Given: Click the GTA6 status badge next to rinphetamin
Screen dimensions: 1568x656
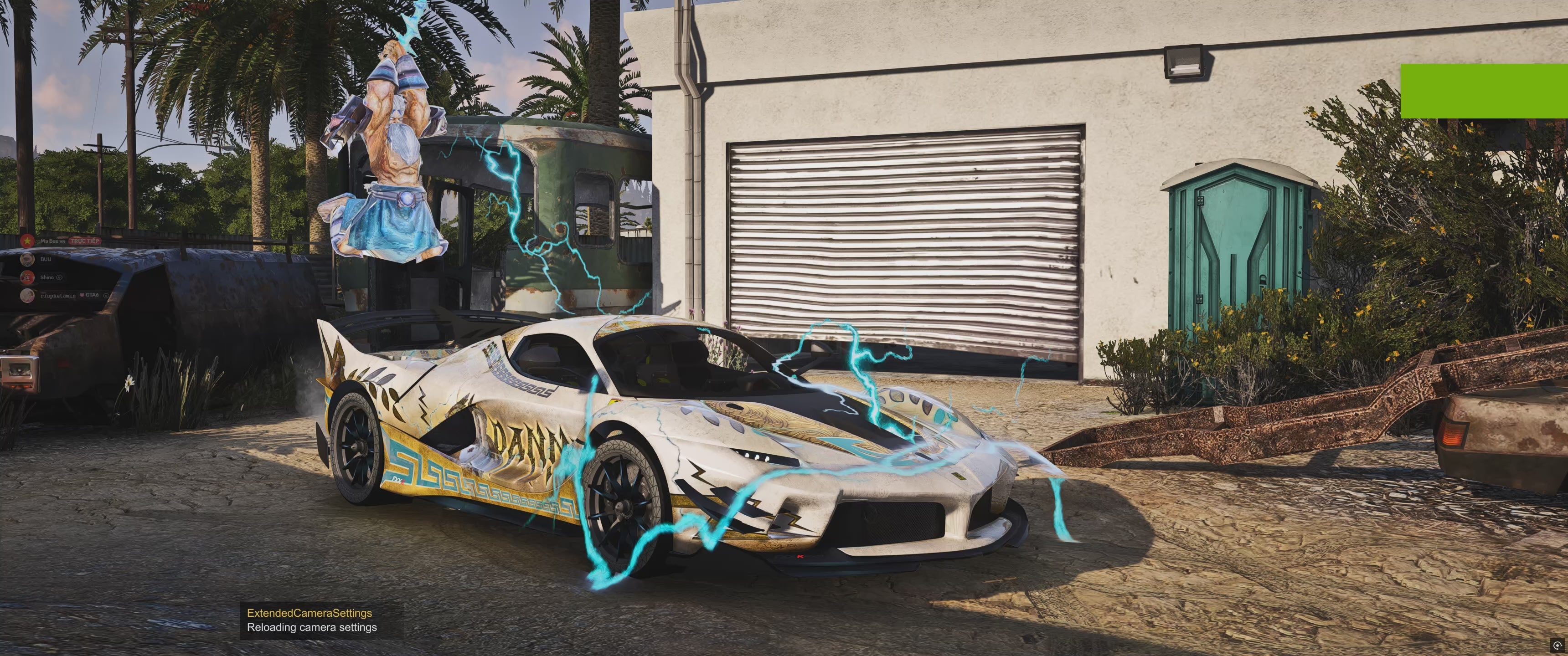Looking at the screenshot, I should point(93,296).
